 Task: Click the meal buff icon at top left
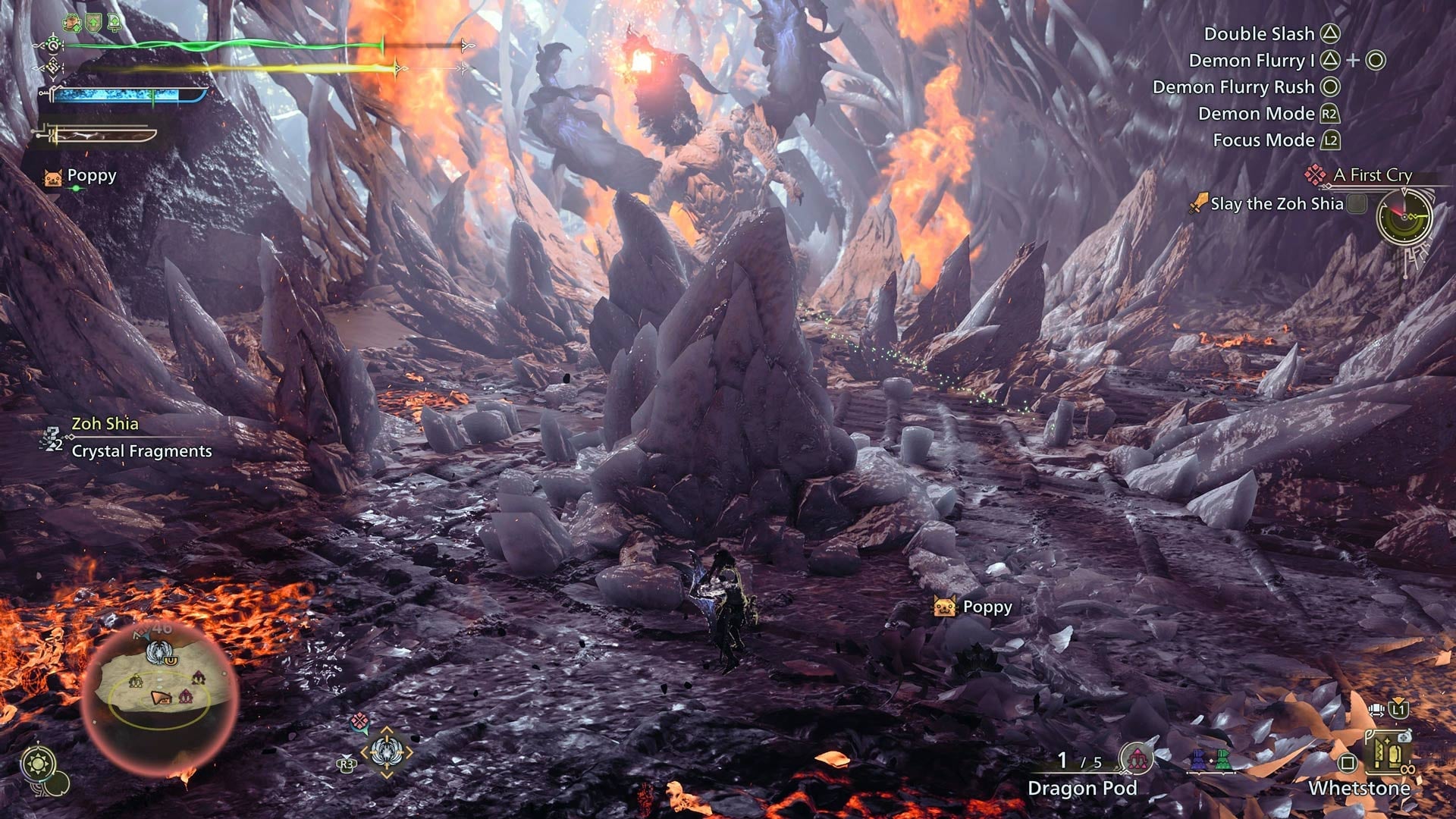click(x=72, y=23)
